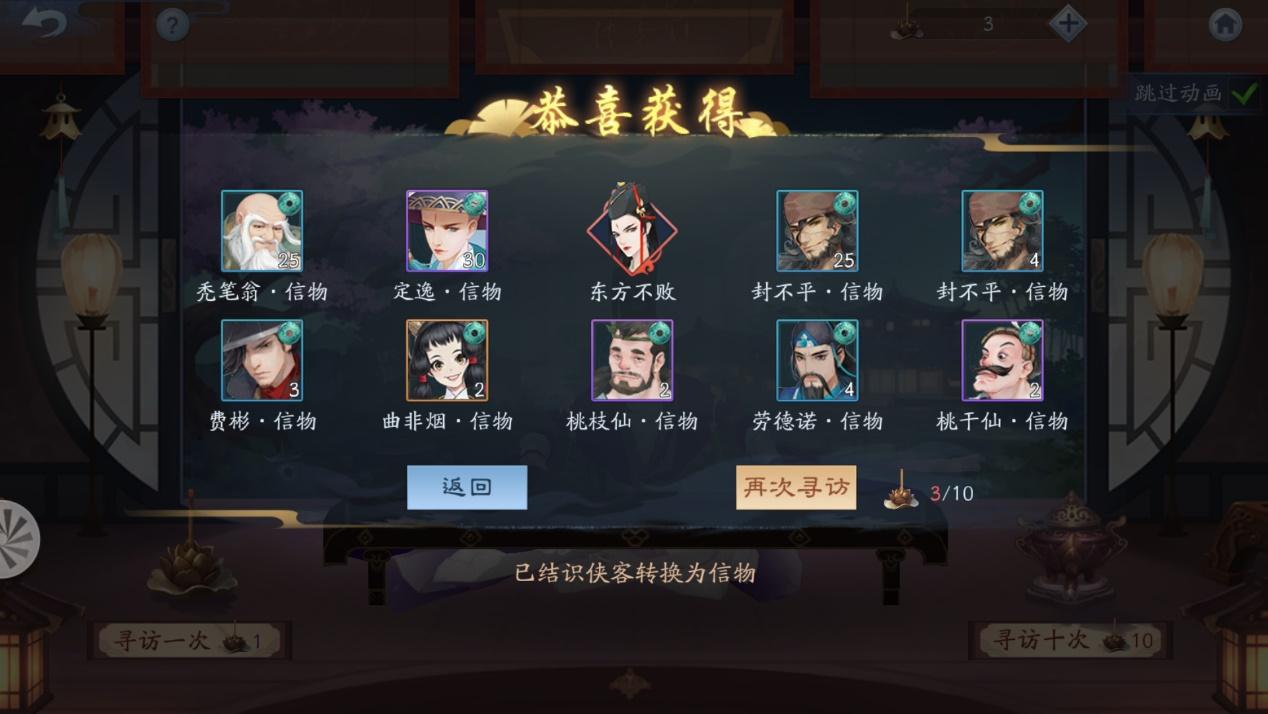Viewport: 1268px width, 714px height.
Task: Select the 劳德诺 token reward
Action: click(817, 360)
